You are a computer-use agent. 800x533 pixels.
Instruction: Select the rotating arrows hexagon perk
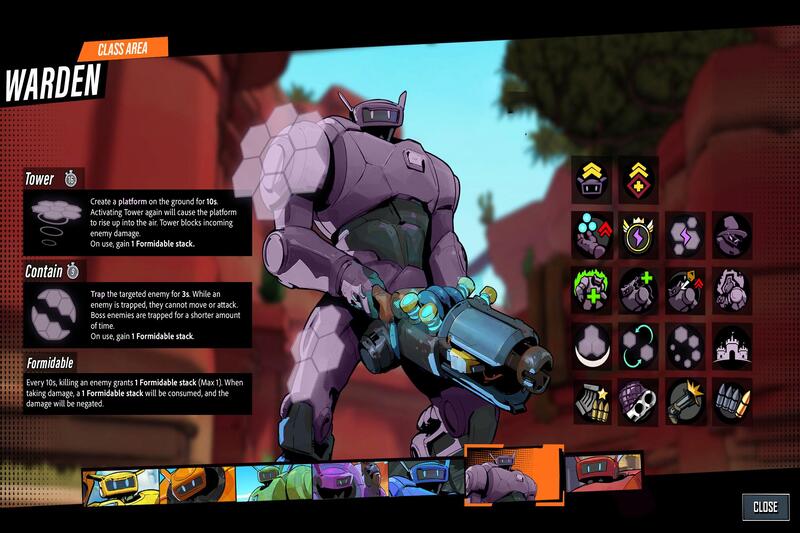click(x=637, y=345)
